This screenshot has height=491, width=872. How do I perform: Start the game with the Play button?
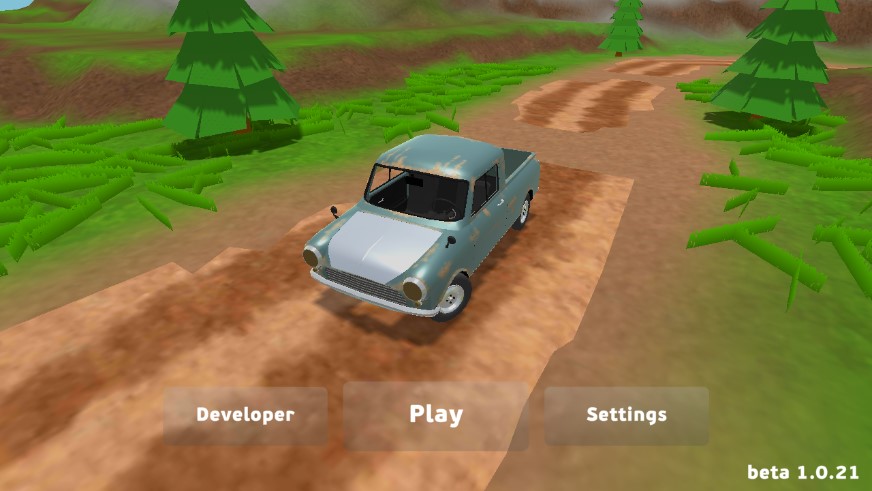[x=436, y=415]
